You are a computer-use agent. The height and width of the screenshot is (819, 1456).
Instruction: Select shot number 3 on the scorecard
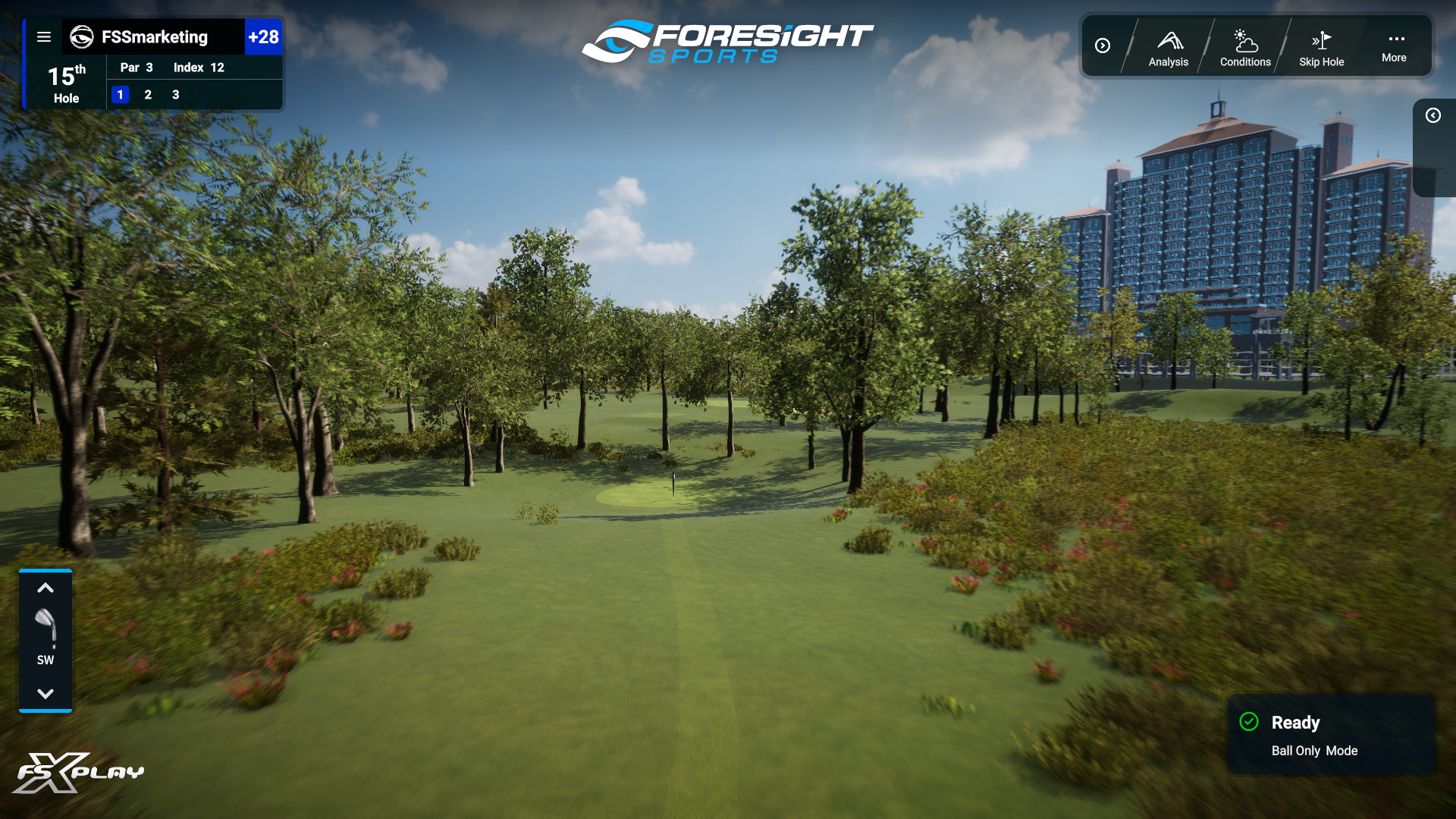point(175,95)
